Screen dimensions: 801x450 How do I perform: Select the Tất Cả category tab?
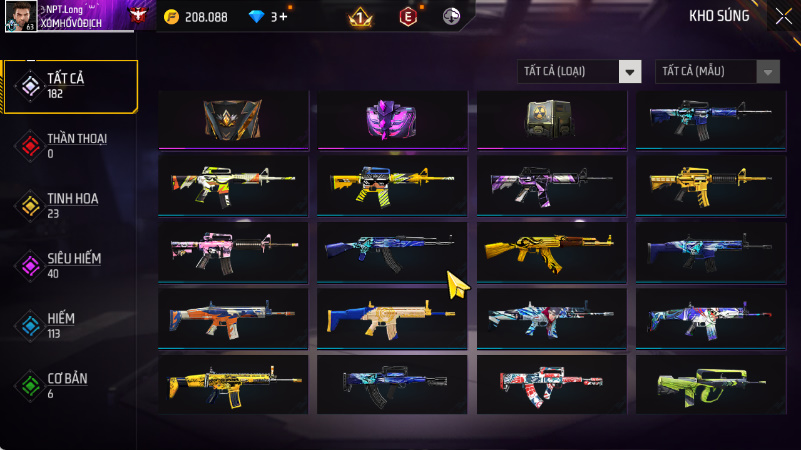70,85
